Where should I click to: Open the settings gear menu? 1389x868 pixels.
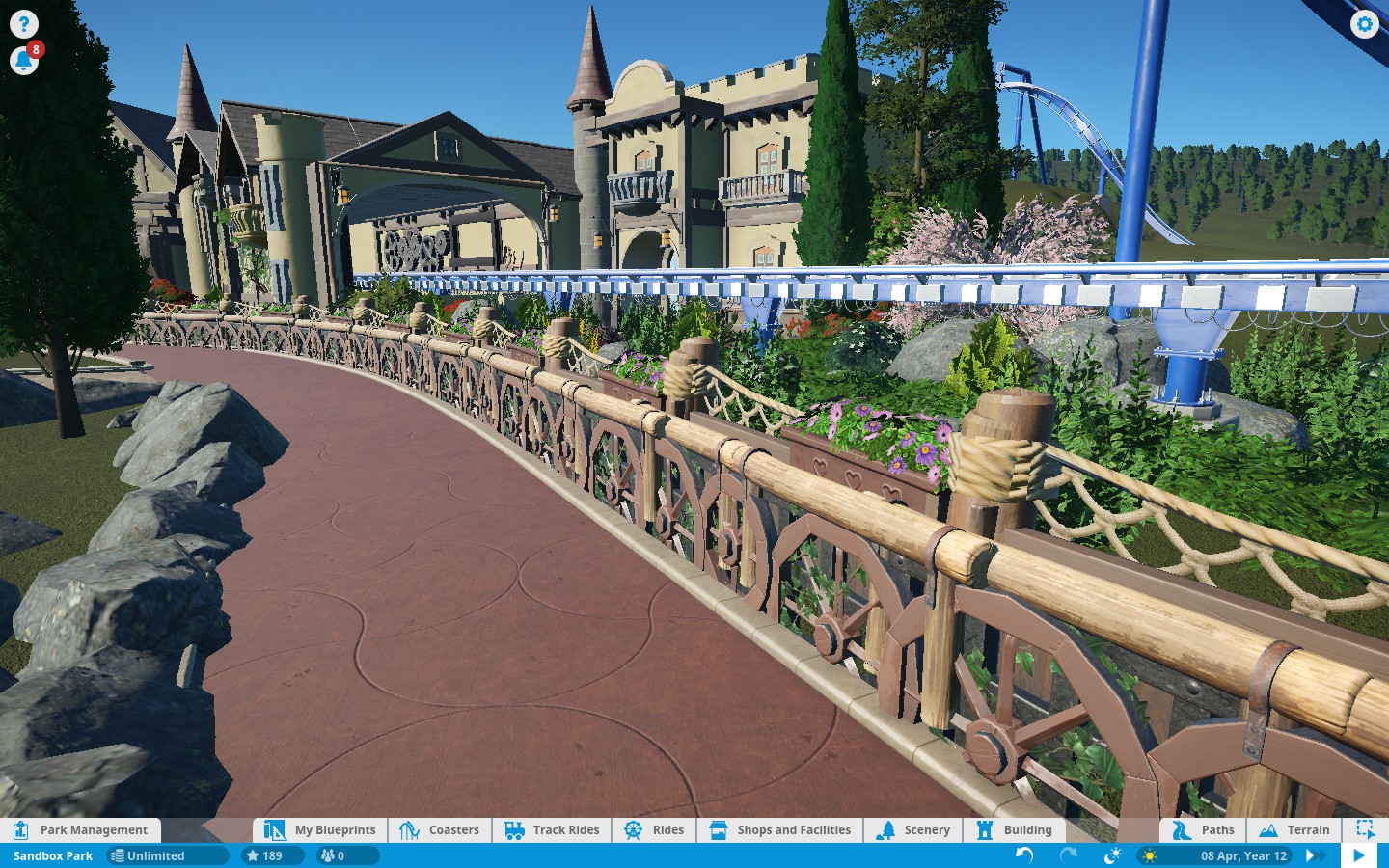point(1364,24)
